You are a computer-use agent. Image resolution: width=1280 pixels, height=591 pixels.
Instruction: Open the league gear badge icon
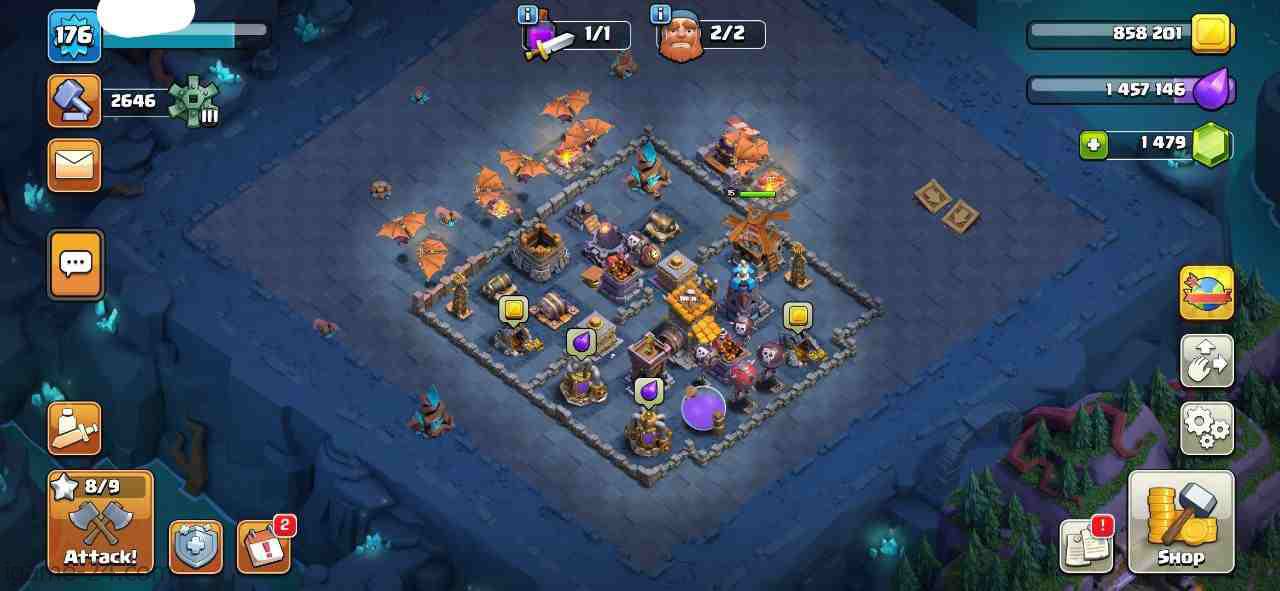193,101
